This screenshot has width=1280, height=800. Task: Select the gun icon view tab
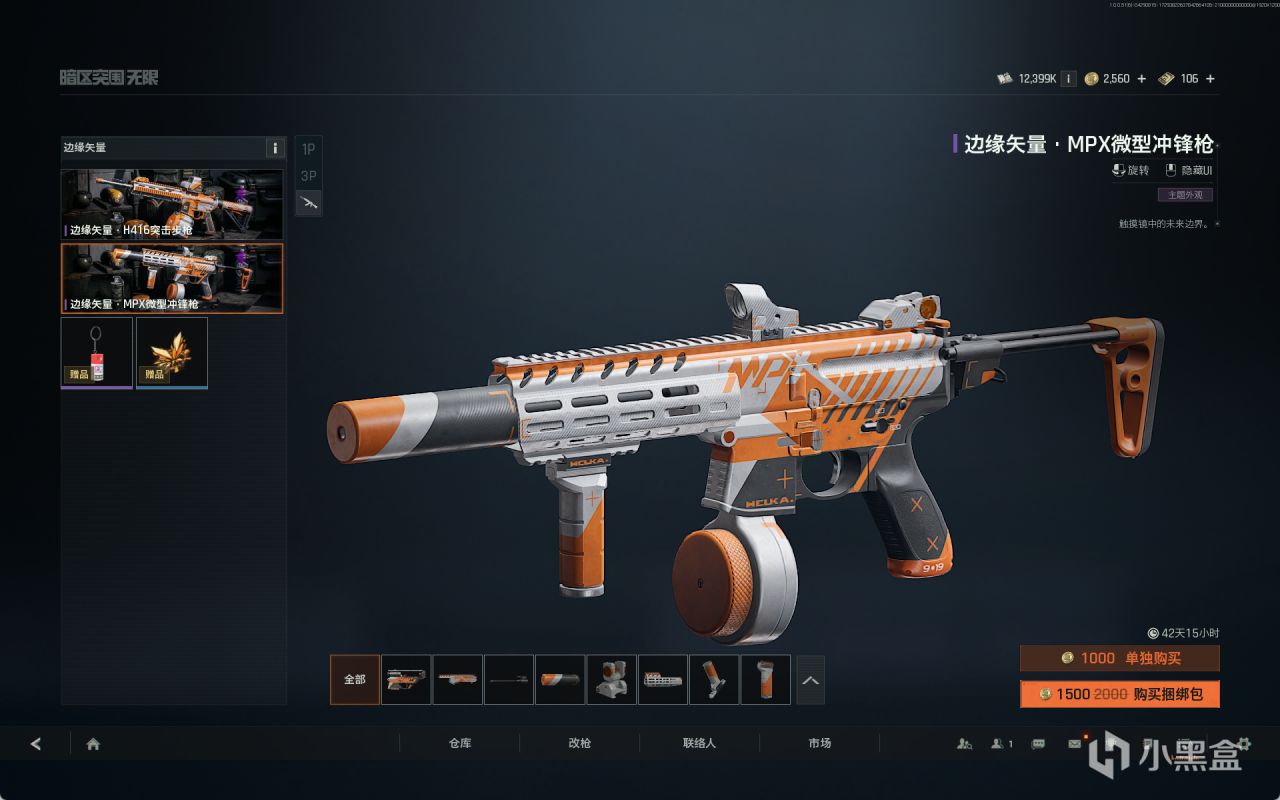[x=308, y=203]
